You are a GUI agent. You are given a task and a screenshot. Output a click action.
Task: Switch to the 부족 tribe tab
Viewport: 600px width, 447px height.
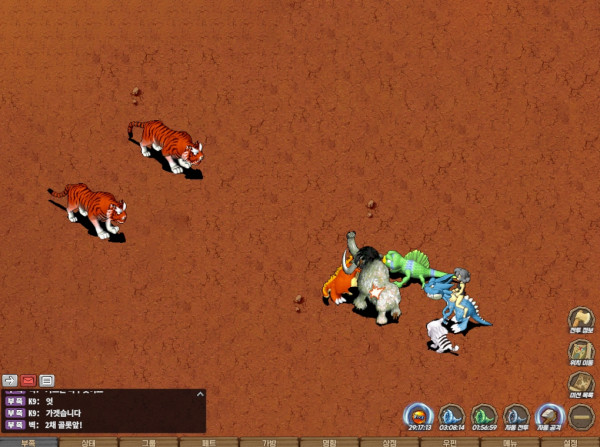pyautogui.click(x=28, y=441)
